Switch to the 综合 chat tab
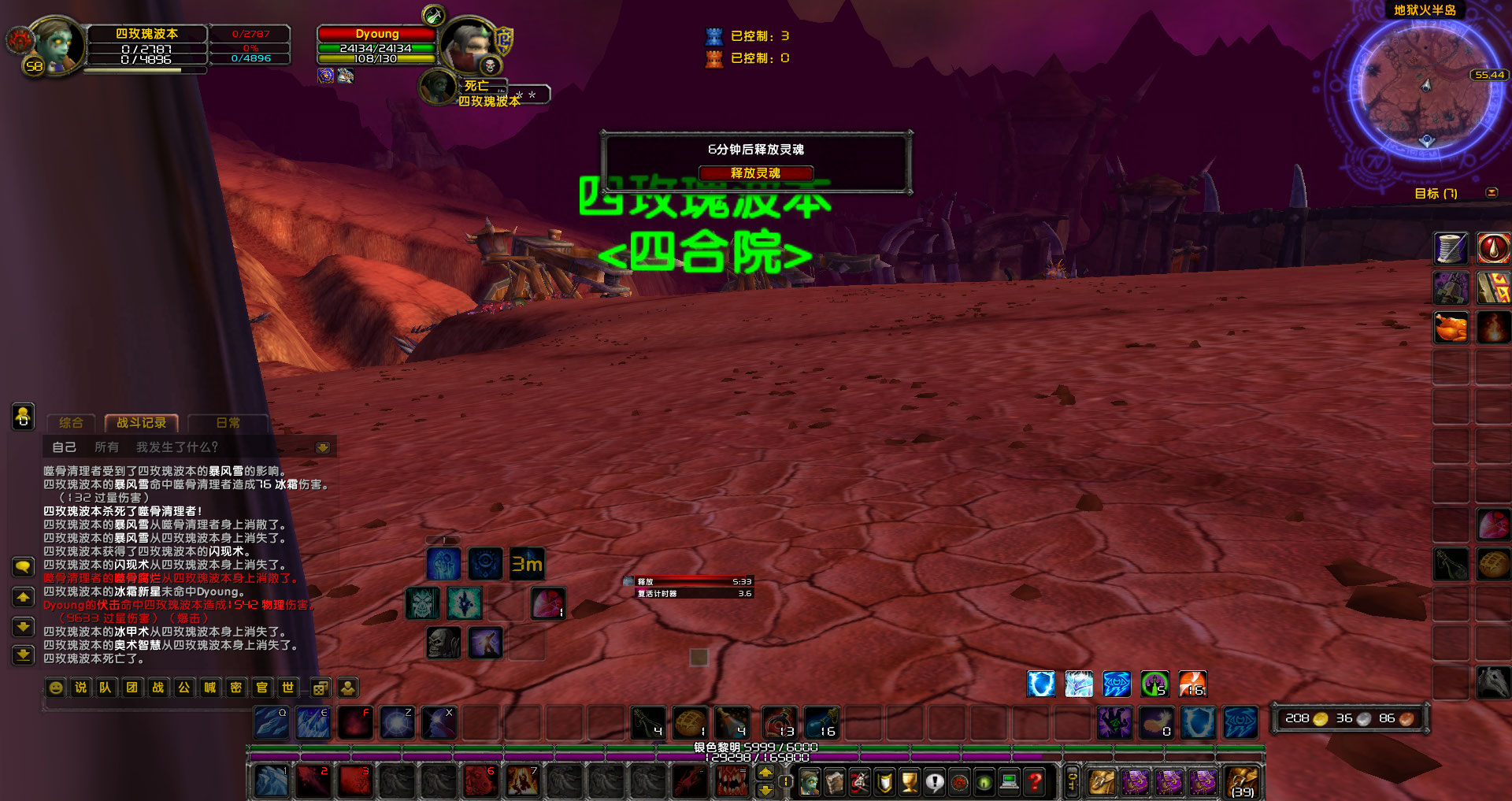The width and height of the screenshot is (1512, 801). (70, 423)
